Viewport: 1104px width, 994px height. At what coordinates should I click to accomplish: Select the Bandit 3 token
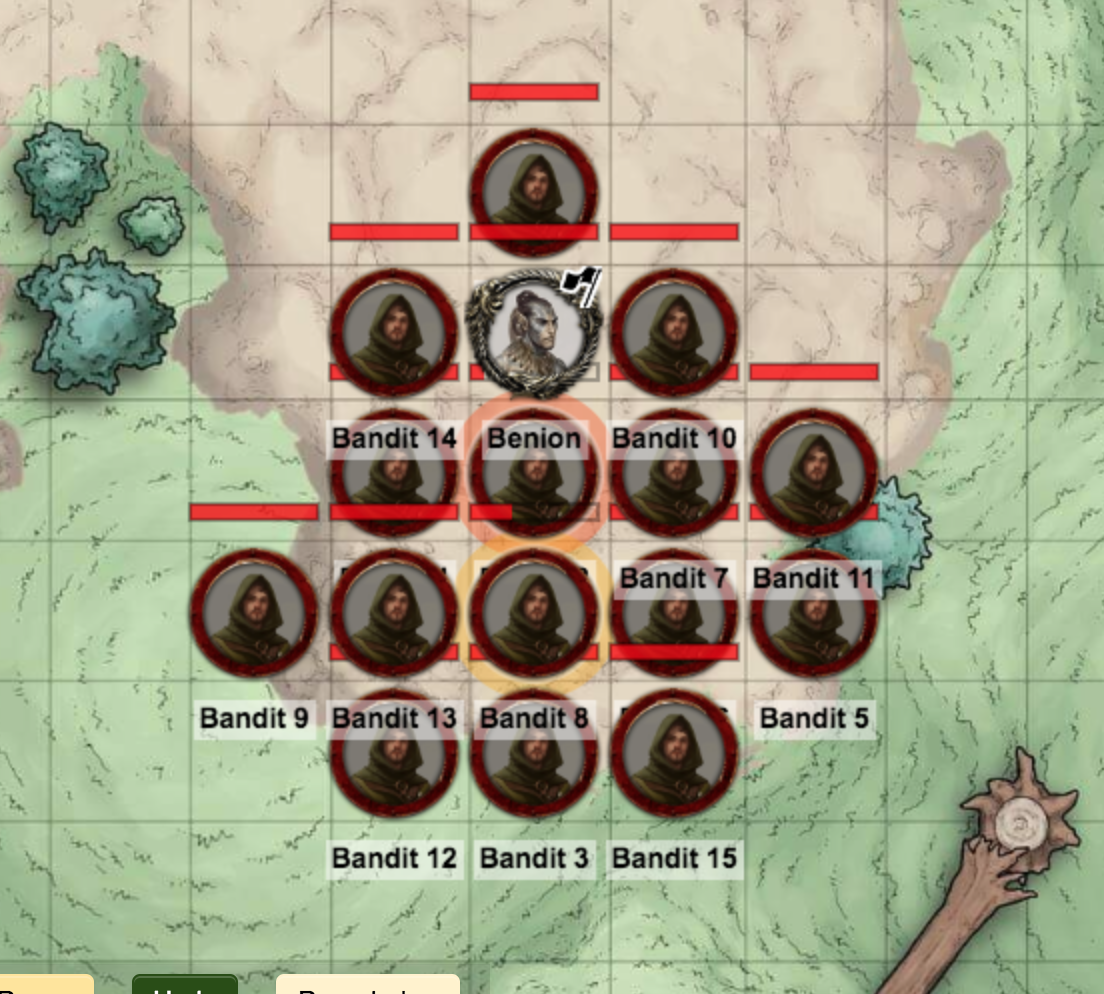[534, 752]
